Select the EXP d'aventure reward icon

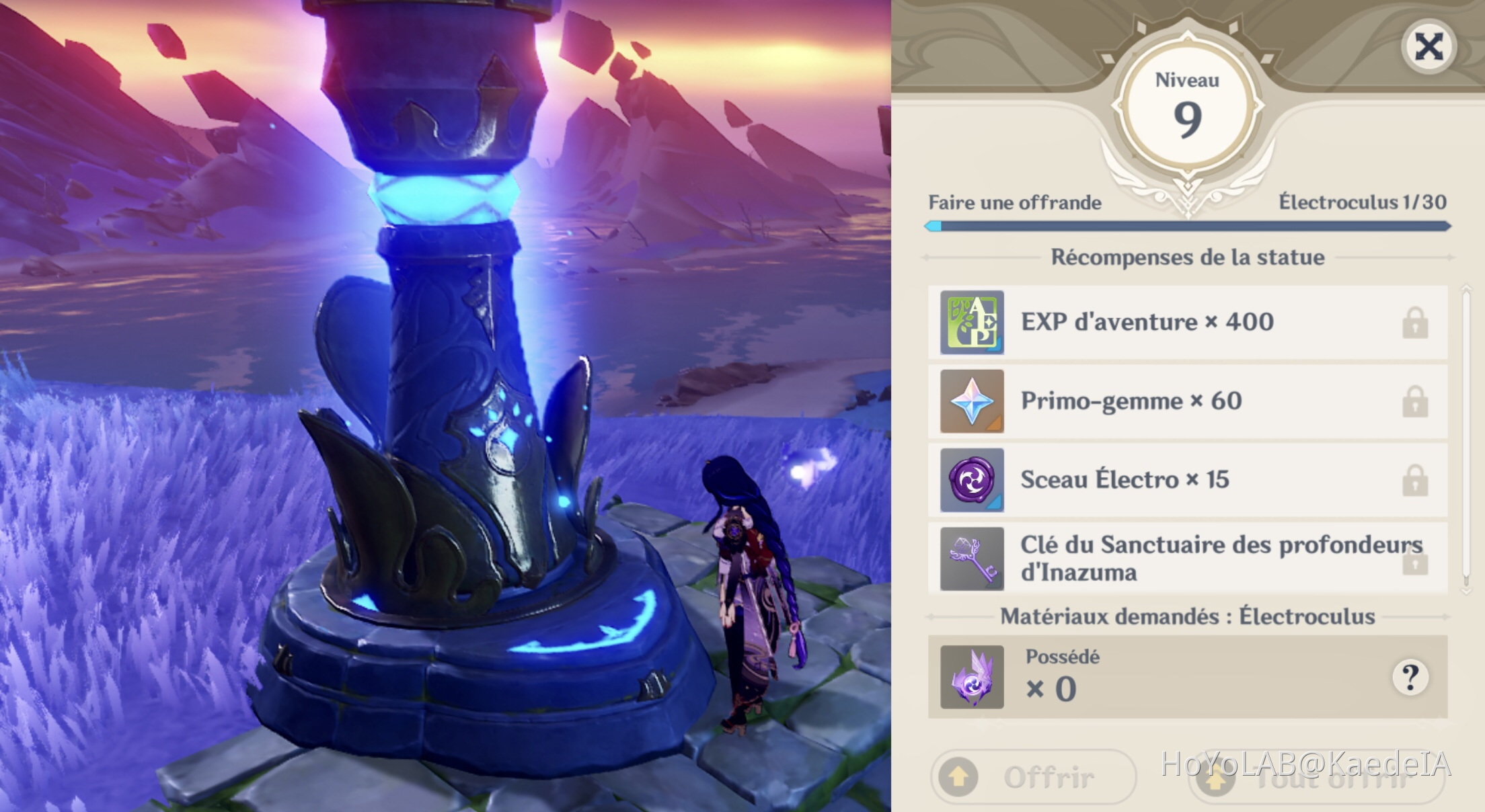tap(973, 321)
